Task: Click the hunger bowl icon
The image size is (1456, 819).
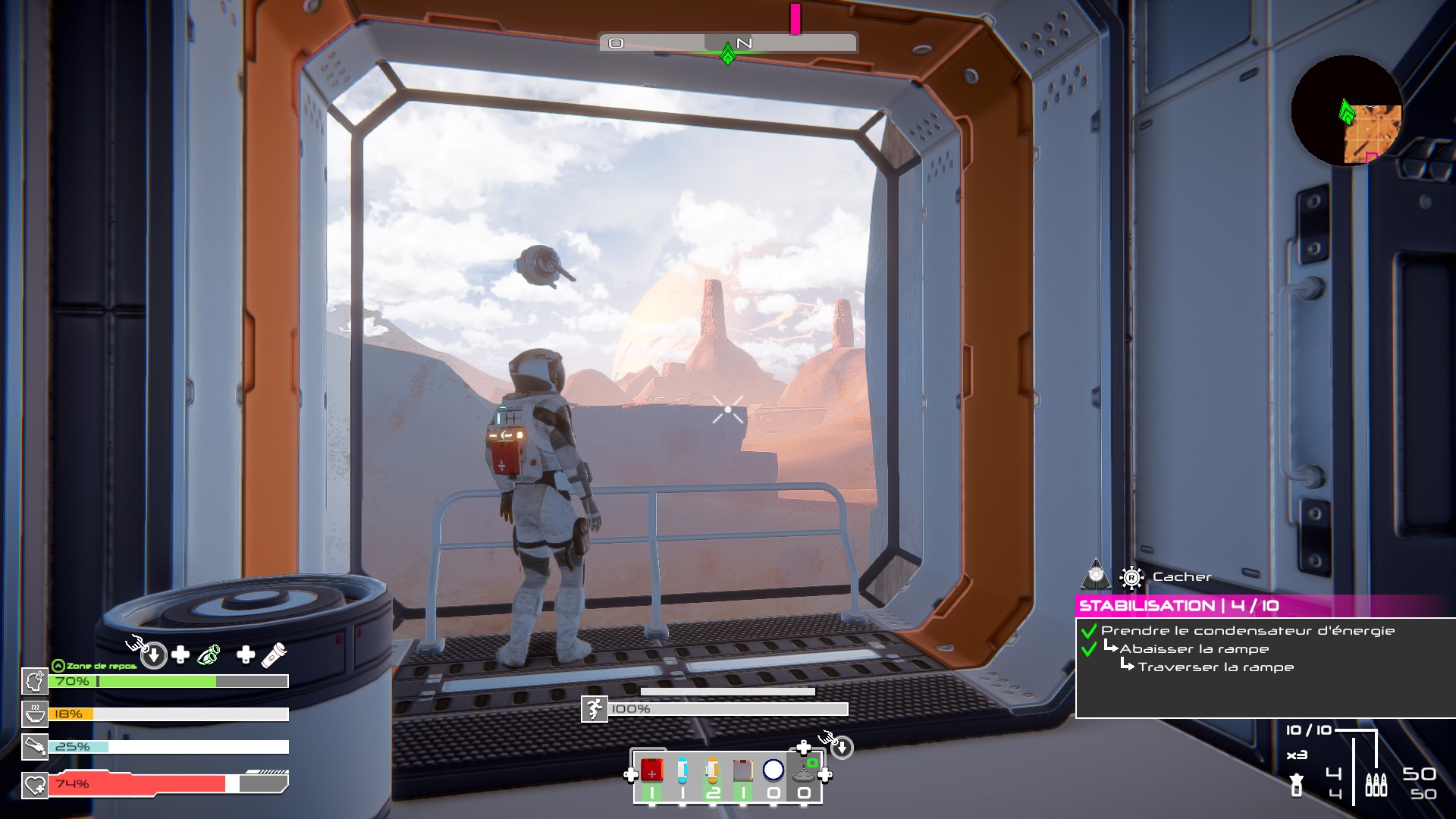Action: pos(35,714)
